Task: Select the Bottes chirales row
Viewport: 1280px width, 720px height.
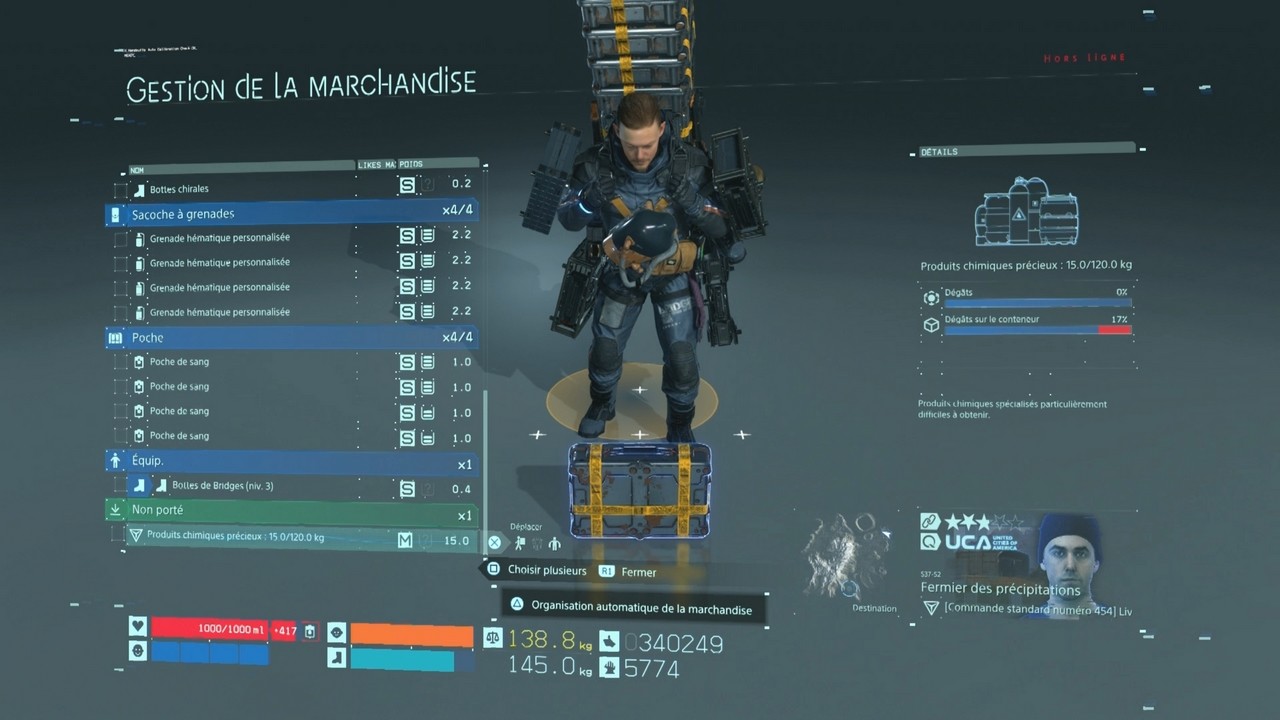Action: [x=180, y=189]
